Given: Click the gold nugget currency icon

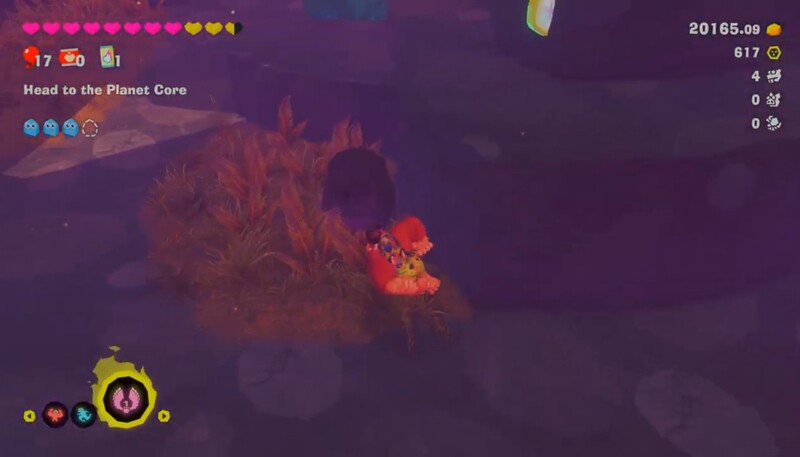Looking at the screenshot, I should [774, 30].
